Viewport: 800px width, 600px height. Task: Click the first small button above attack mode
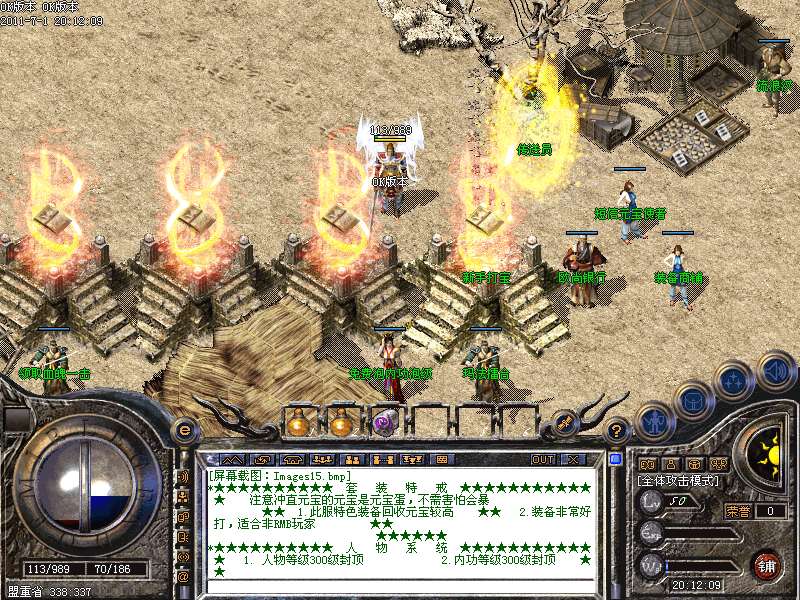pyautogui.click(x=646, y=464)
